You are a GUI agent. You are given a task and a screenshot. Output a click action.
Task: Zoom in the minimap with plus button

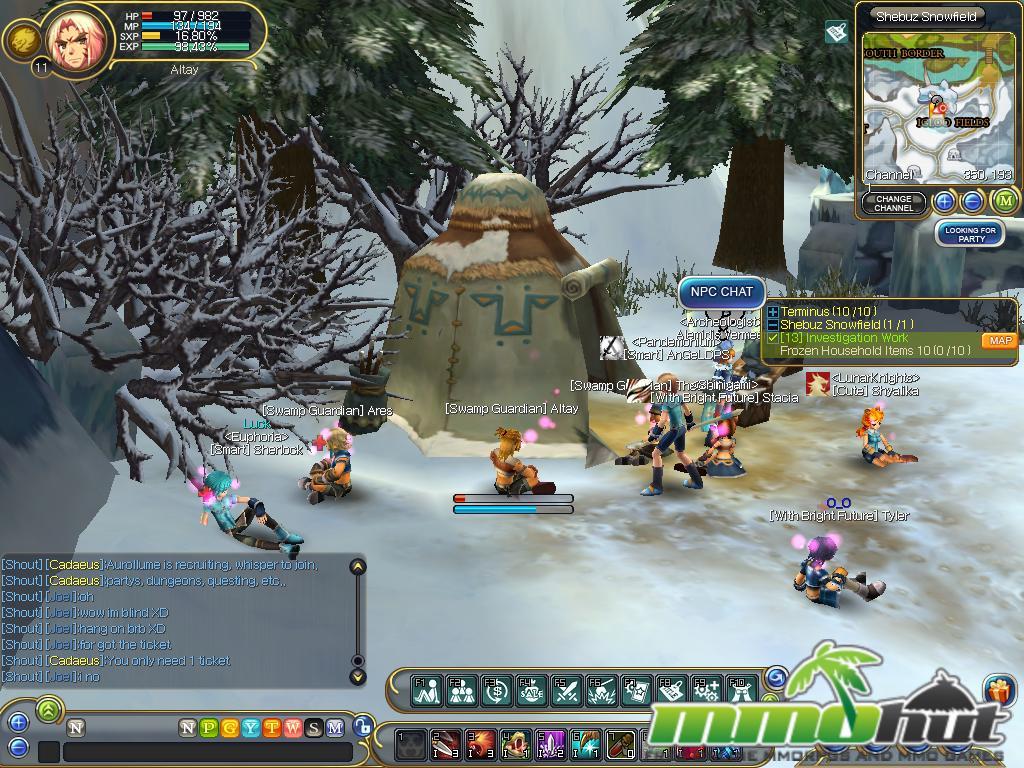pyautogui.click(x=944, y=202)
